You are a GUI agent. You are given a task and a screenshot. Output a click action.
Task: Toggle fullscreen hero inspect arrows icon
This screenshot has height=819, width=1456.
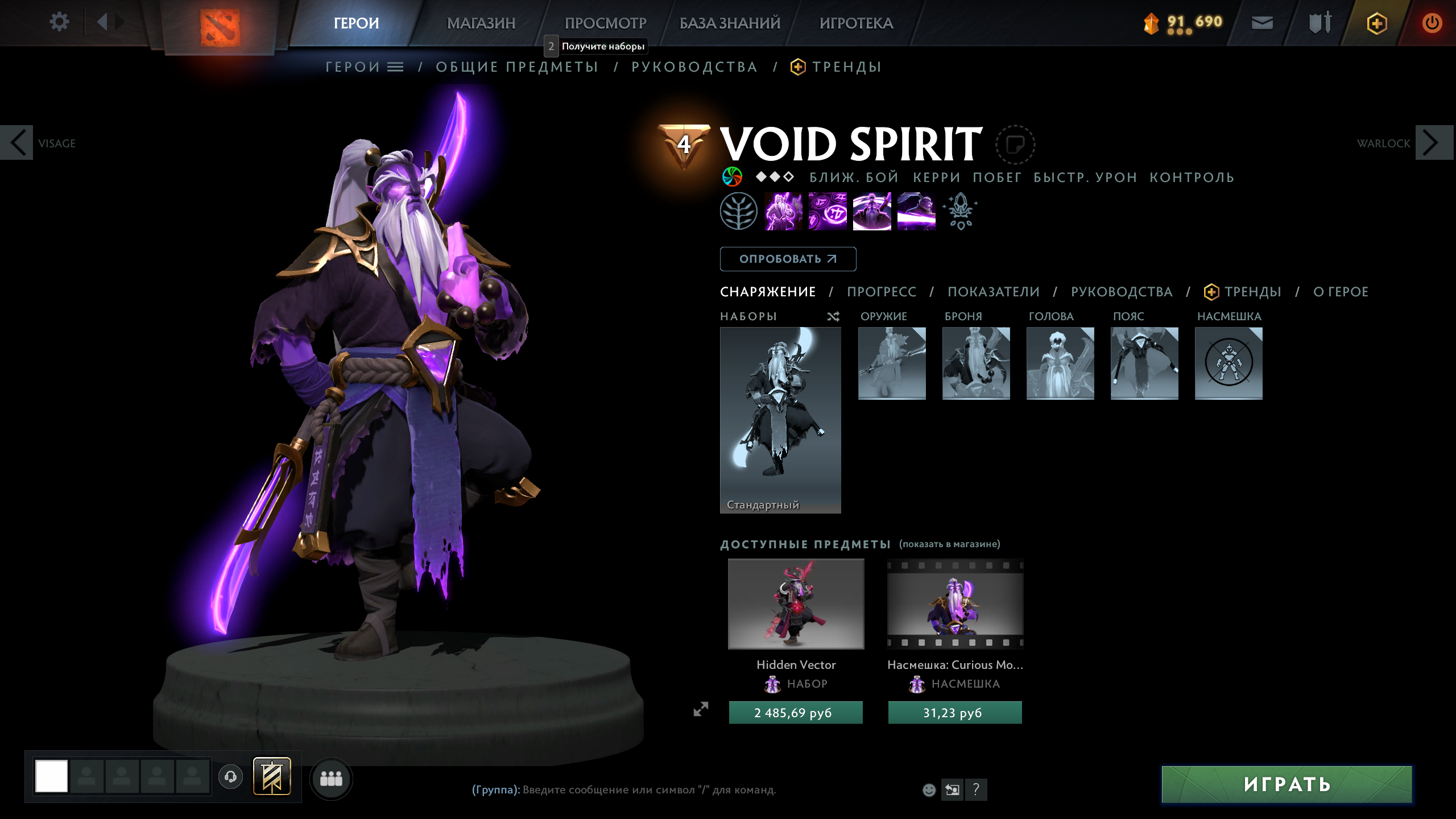(701, 709)
